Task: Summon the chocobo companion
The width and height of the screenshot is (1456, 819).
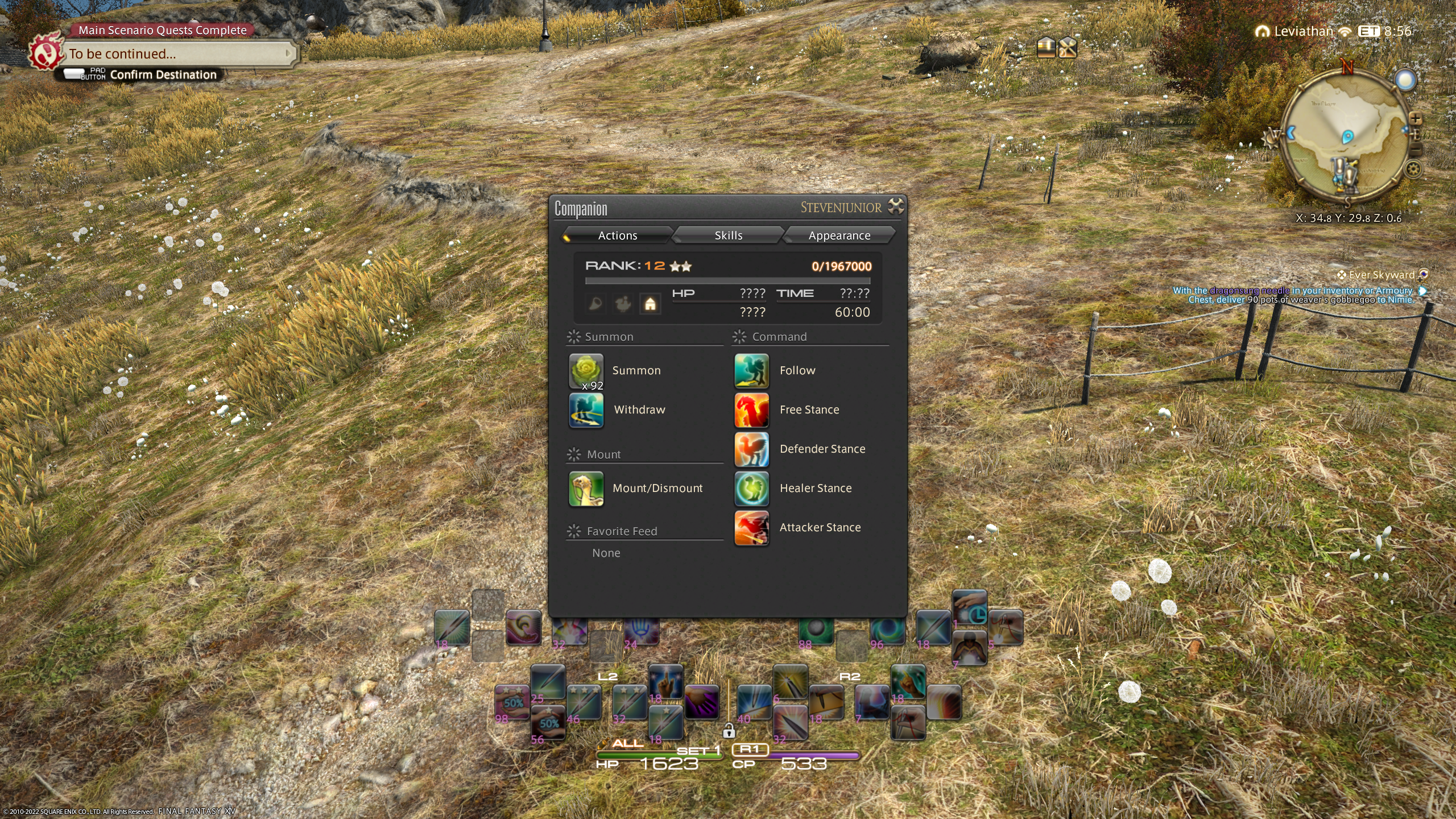Action: point(586,371)
